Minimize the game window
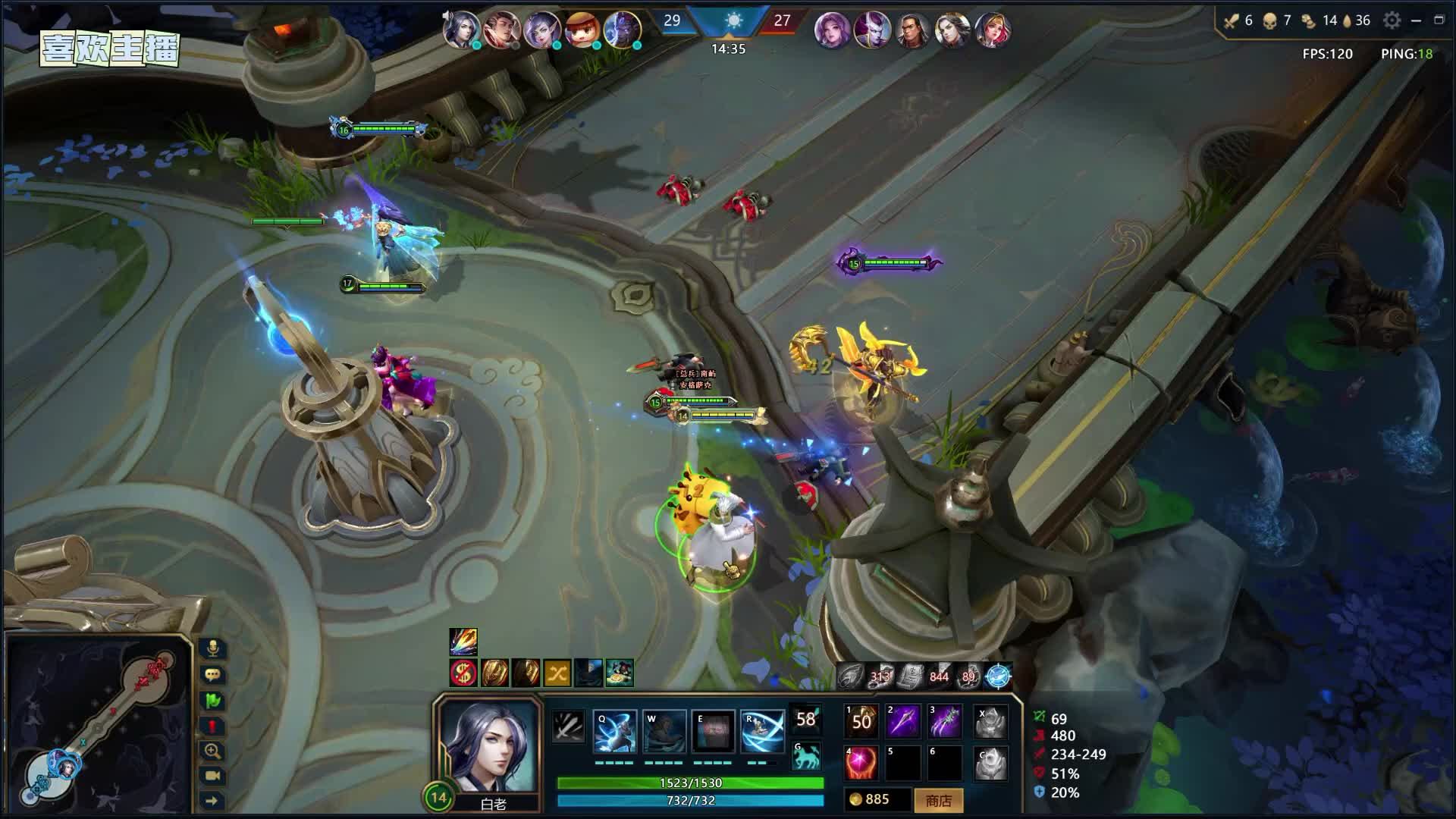This screenshot has height=819, width=1456. 1416,20
